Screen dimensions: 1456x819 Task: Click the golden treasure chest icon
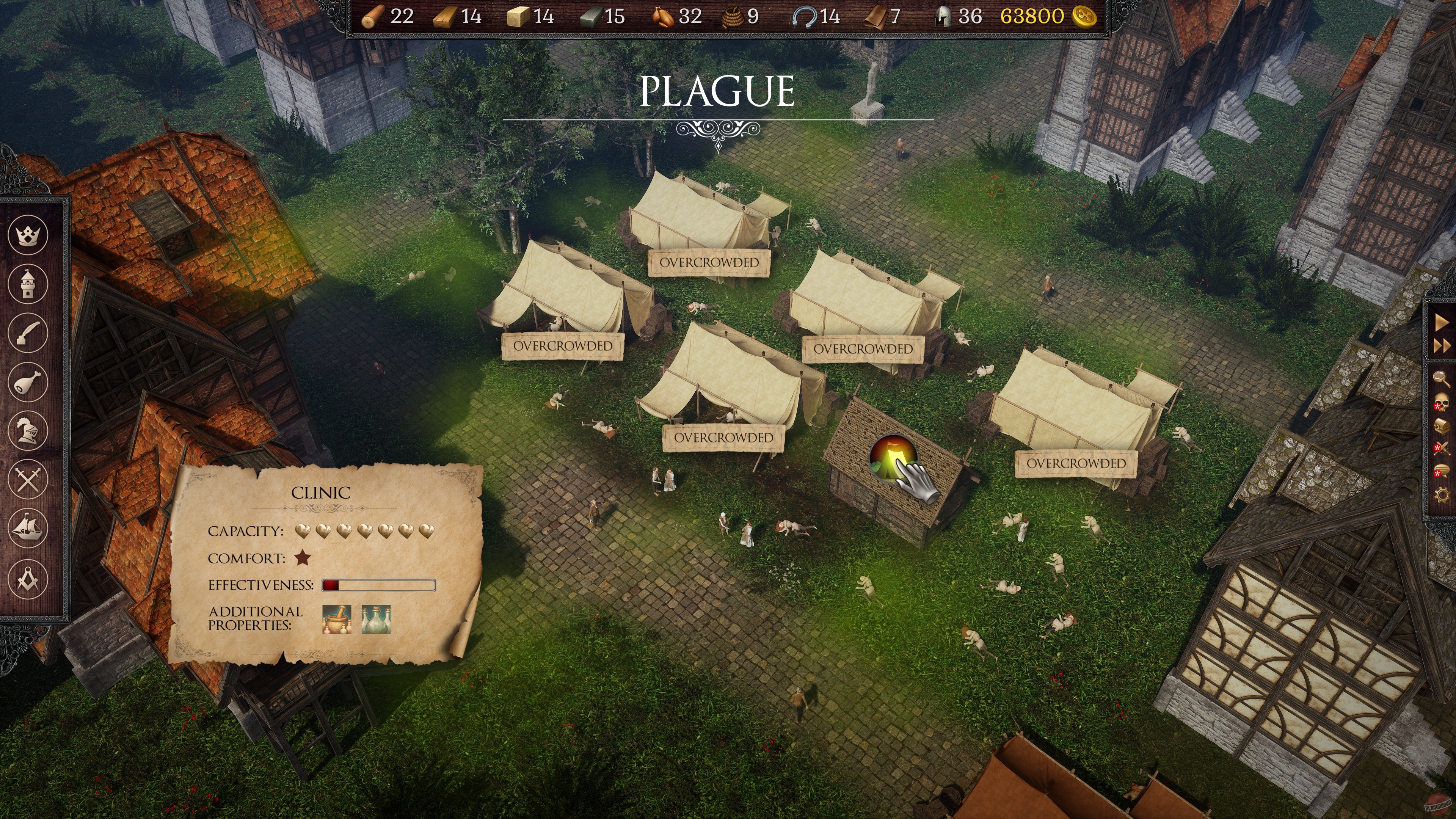1441,425
